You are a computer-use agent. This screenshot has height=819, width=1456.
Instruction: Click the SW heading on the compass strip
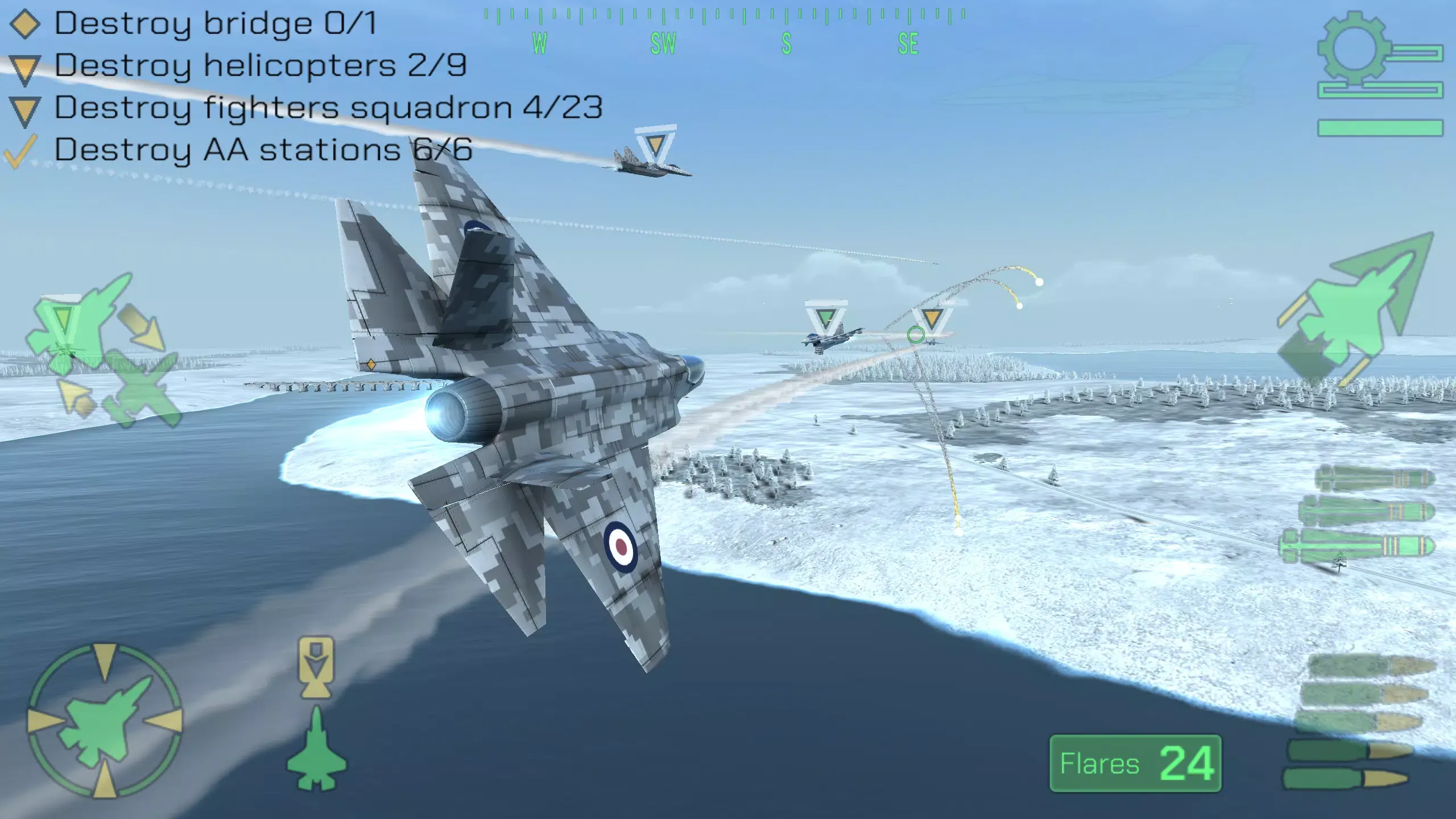click(664, 43)
